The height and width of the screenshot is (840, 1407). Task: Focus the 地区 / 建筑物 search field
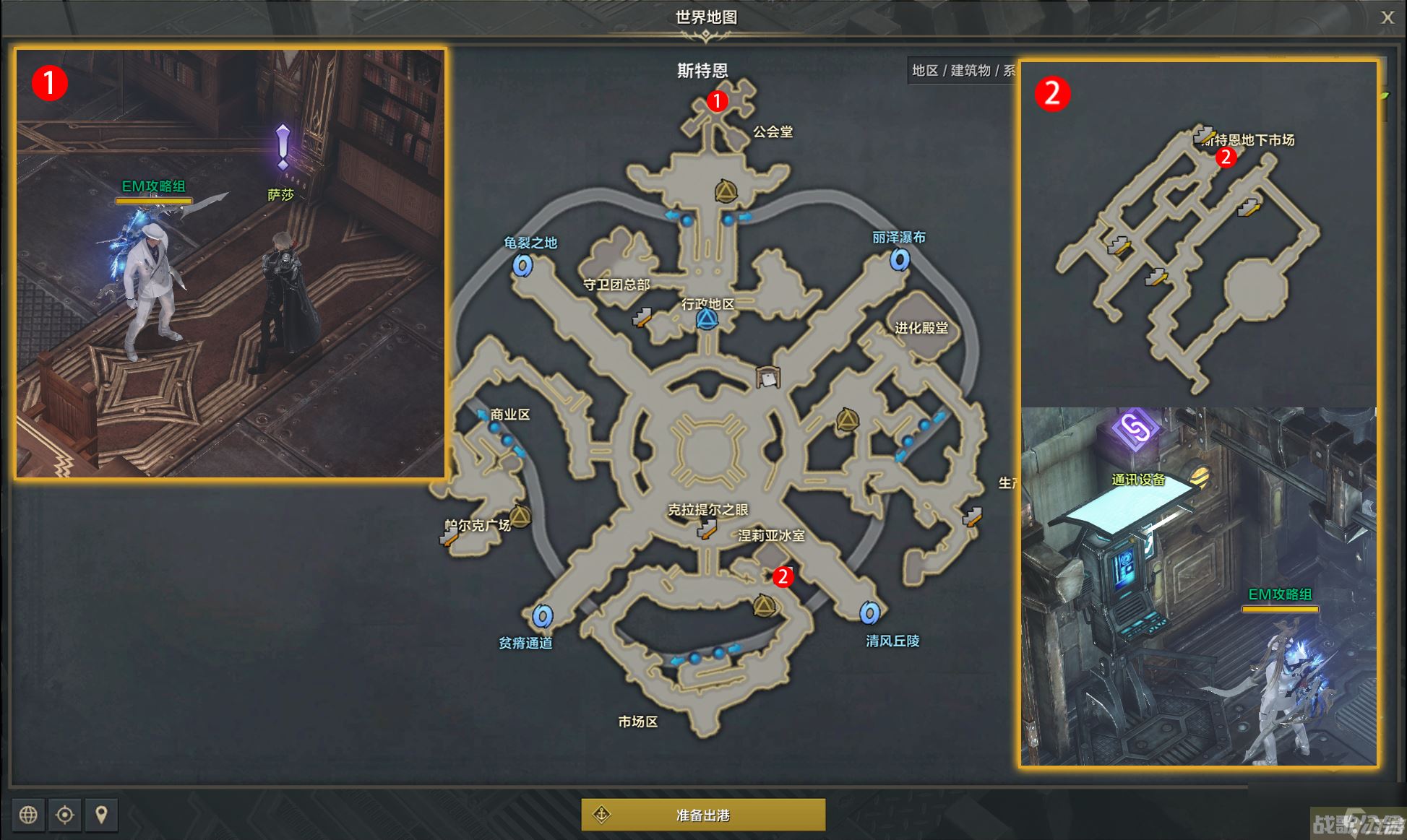(963, 70)
